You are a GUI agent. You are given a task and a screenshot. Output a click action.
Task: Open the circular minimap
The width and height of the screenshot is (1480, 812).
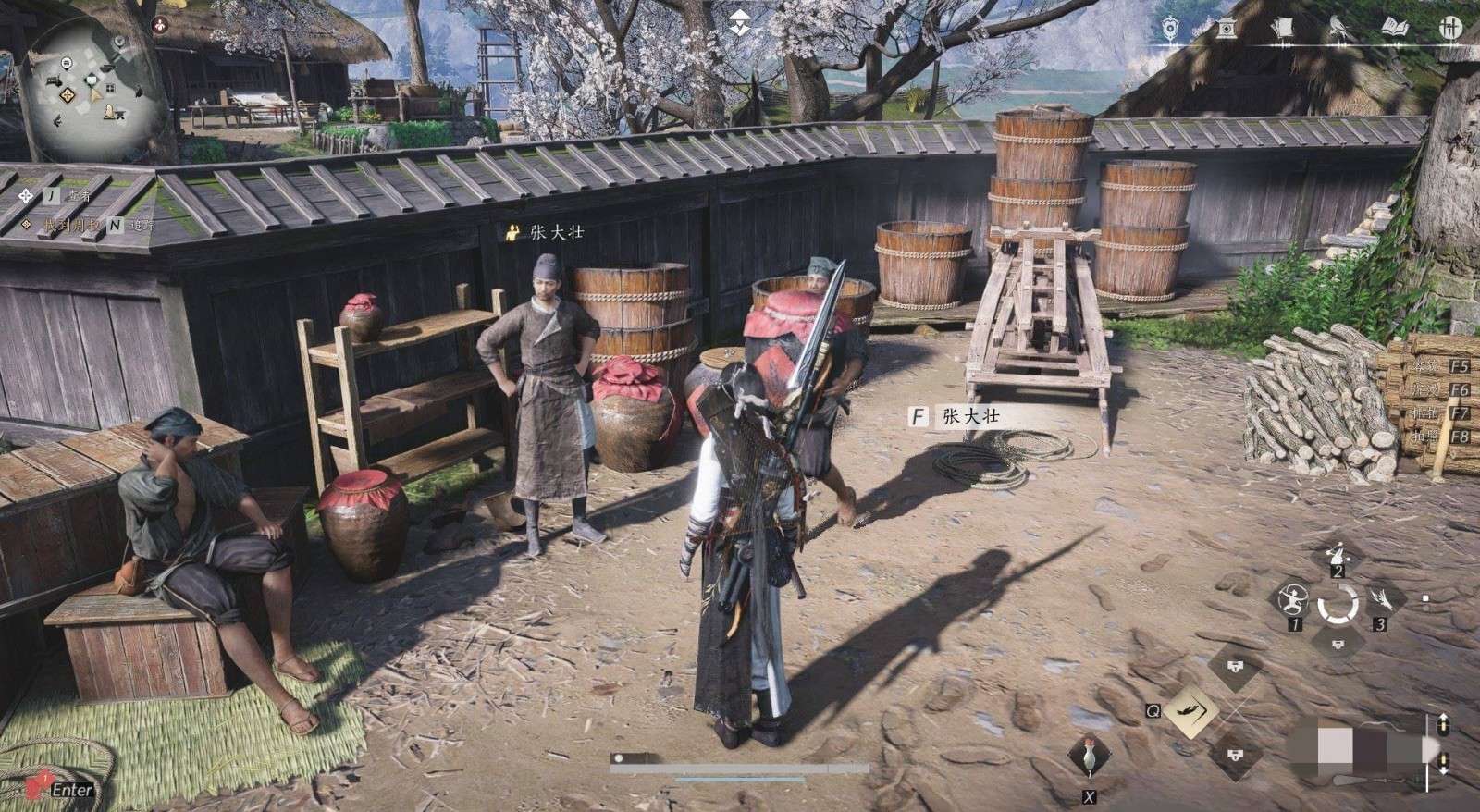[x=91, y=89]
